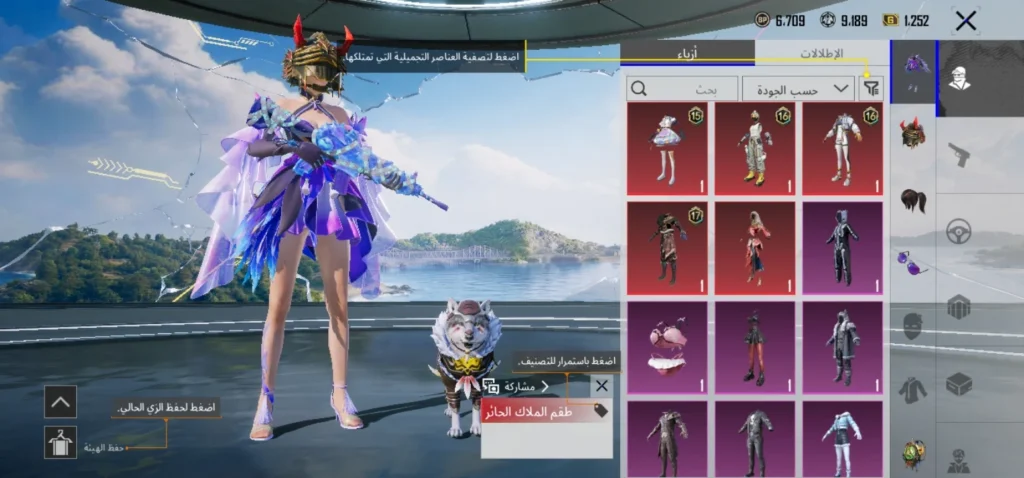Screen dimensions: 1024x478
Task: Select the ponytail hair category
Action: (x=912, y=200)
